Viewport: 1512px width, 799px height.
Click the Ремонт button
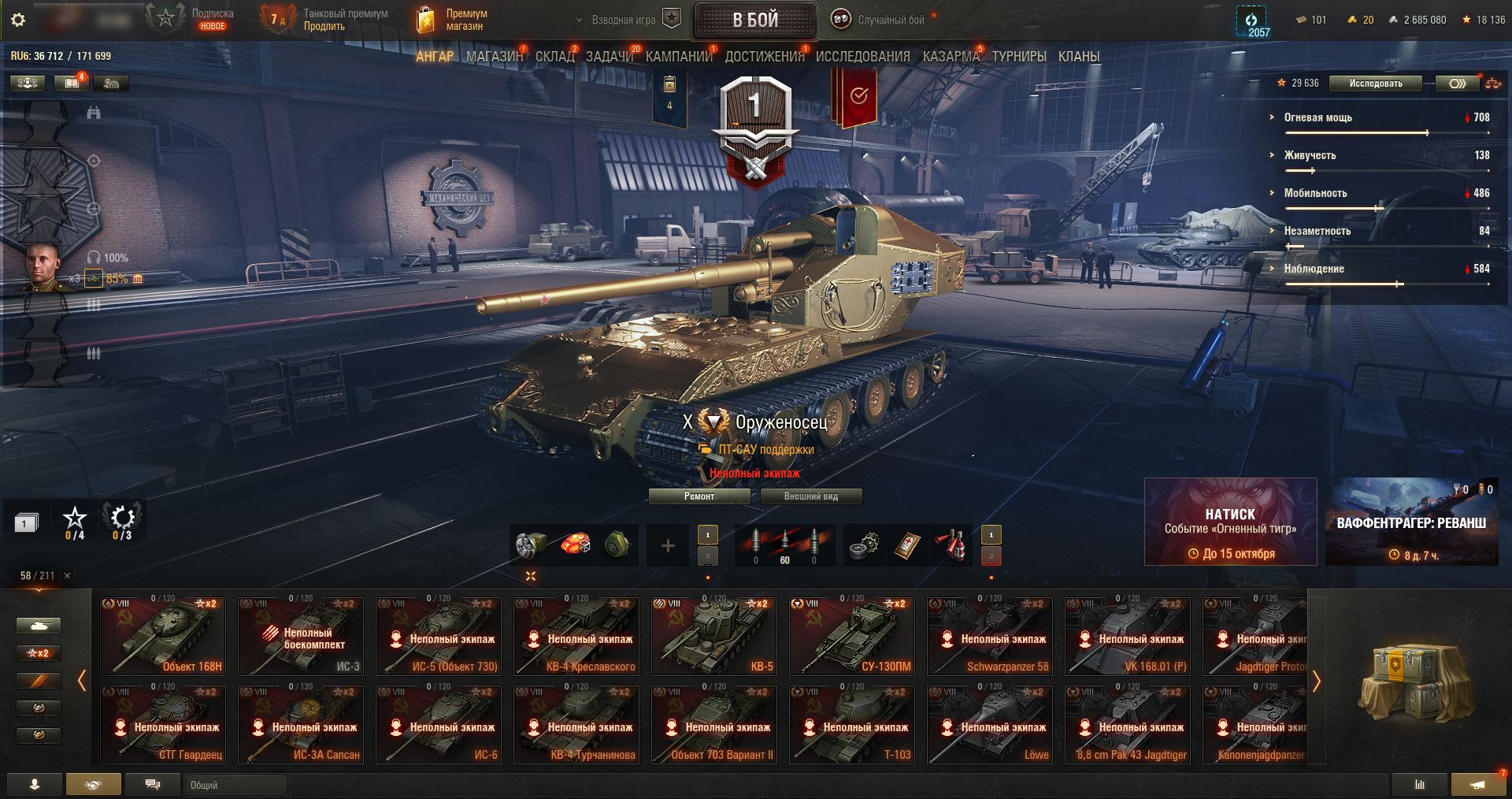click(699, 496)
